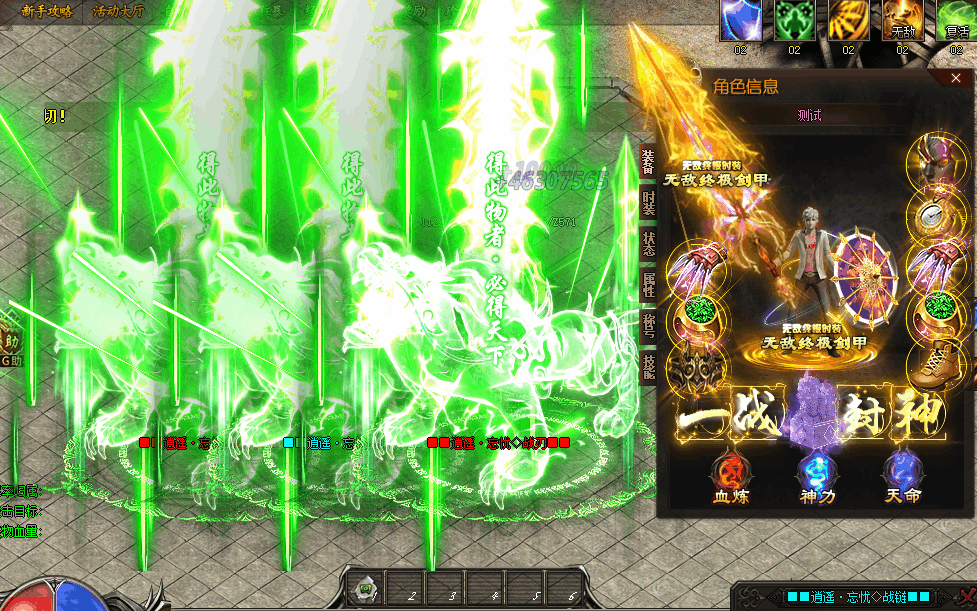Use the item in hotbar slot one
This screenshot has width=977, height=611.
367,588
